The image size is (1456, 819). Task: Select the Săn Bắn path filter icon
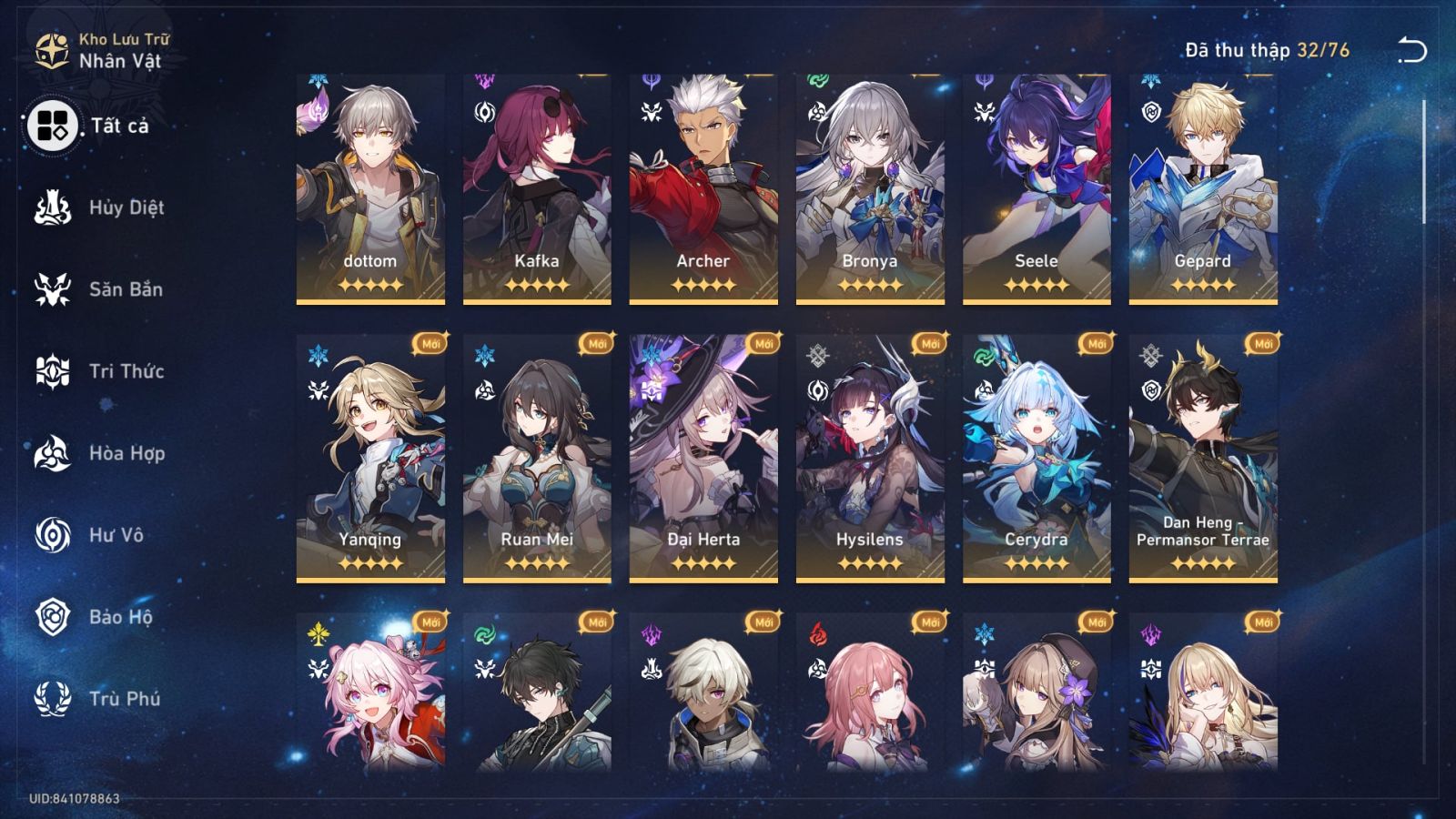coord(53,289)
